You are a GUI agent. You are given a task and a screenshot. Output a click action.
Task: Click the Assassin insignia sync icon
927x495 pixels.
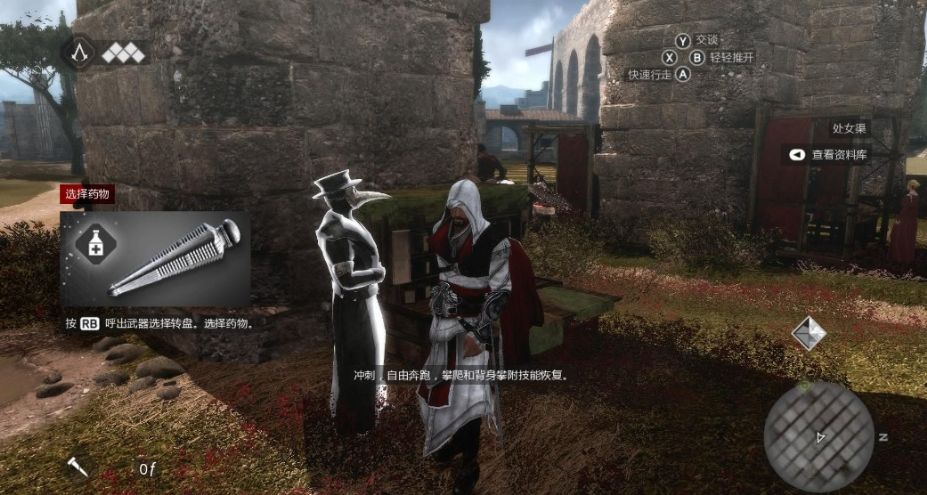[80, 53]
